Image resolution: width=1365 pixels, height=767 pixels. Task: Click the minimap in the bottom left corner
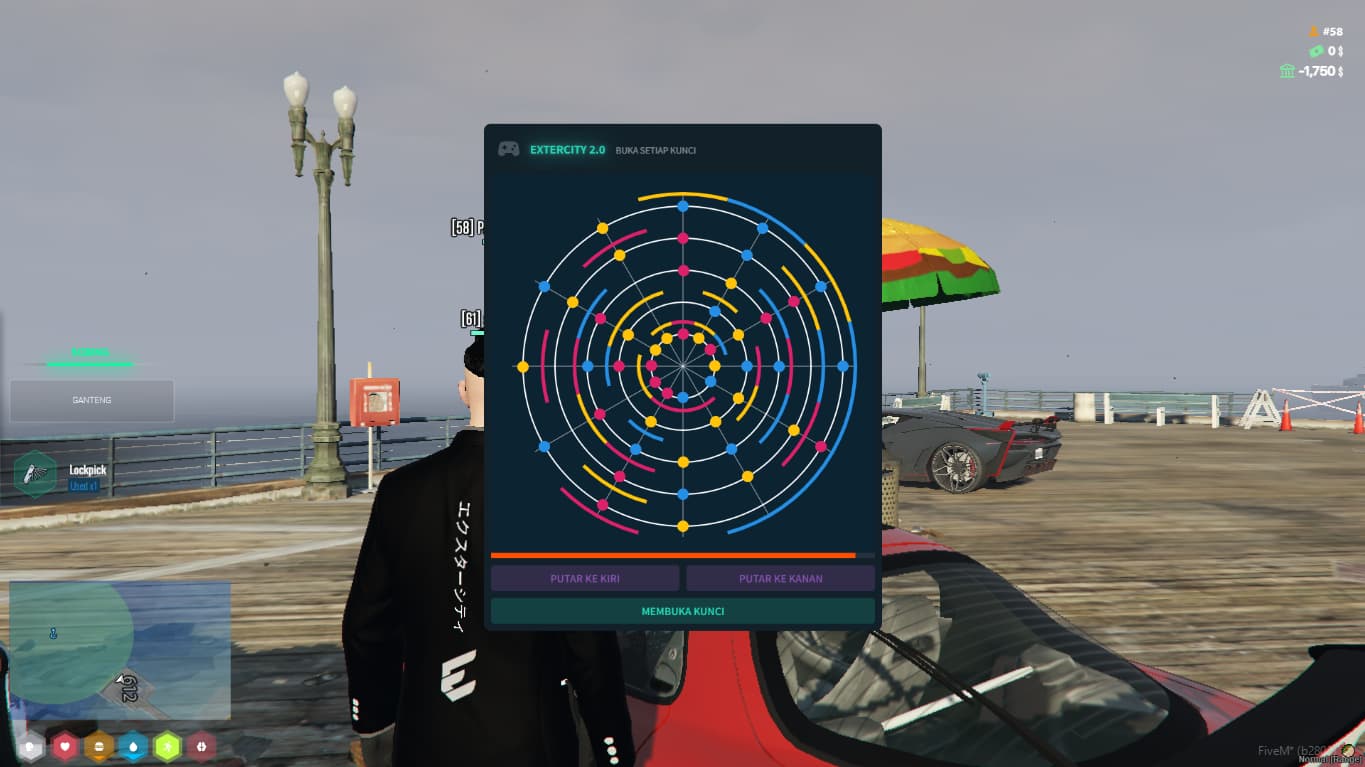pos(120,650)
